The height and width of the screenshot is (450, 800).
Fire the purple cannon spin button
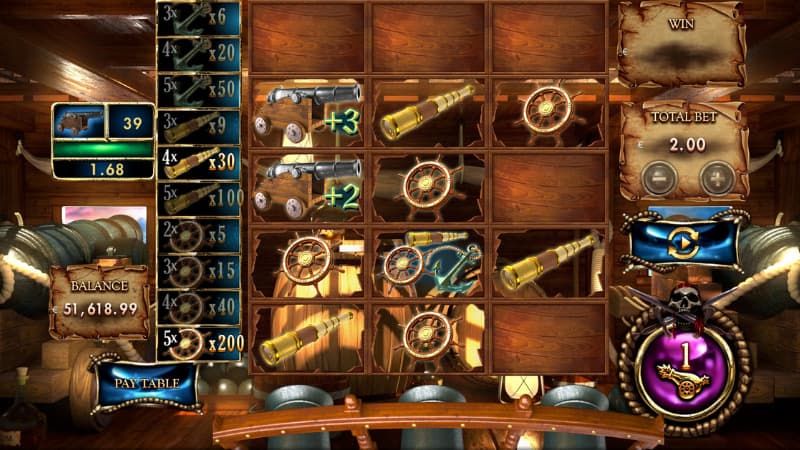tap(686, 362)
